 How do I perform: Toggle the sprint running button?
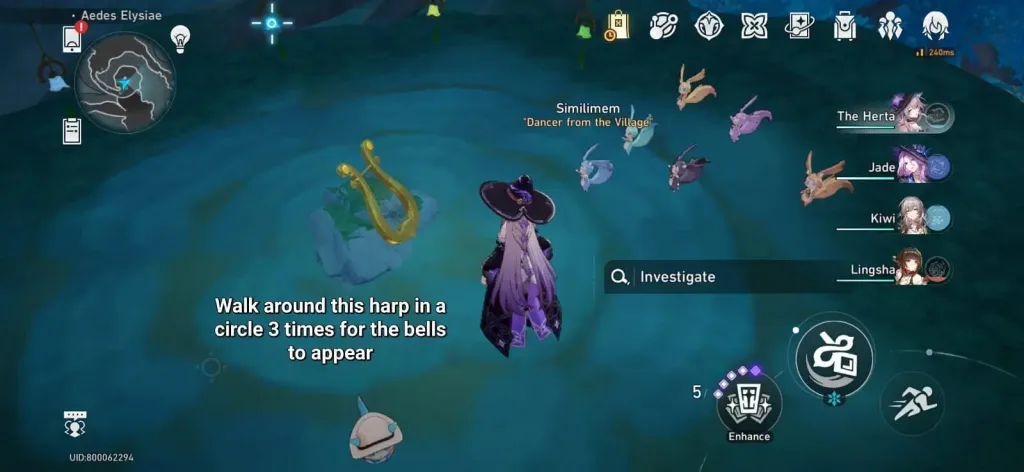point(912,403)
